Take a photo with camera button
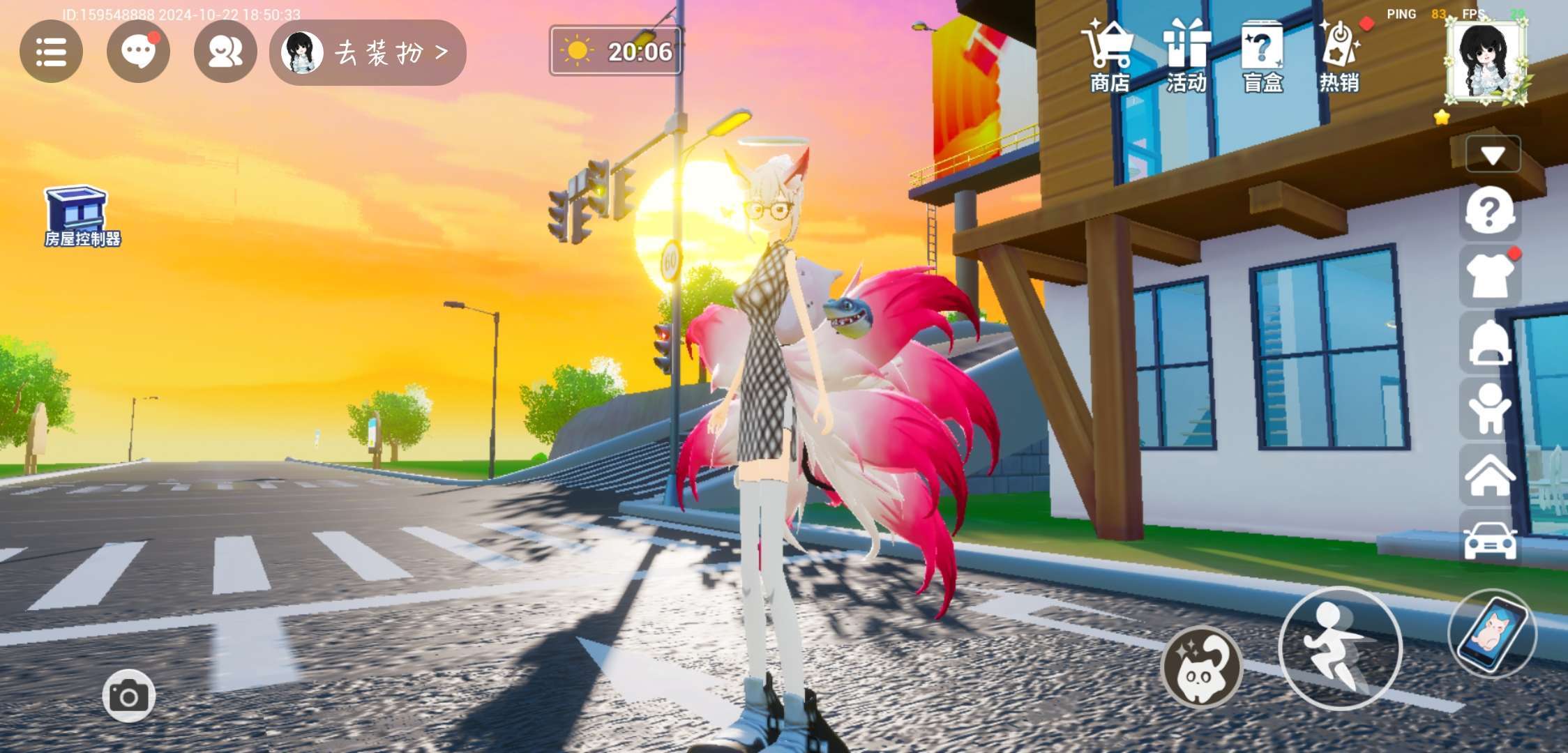Image resolution: width=1568 pixels, height=753 pixels. point(129,696)
